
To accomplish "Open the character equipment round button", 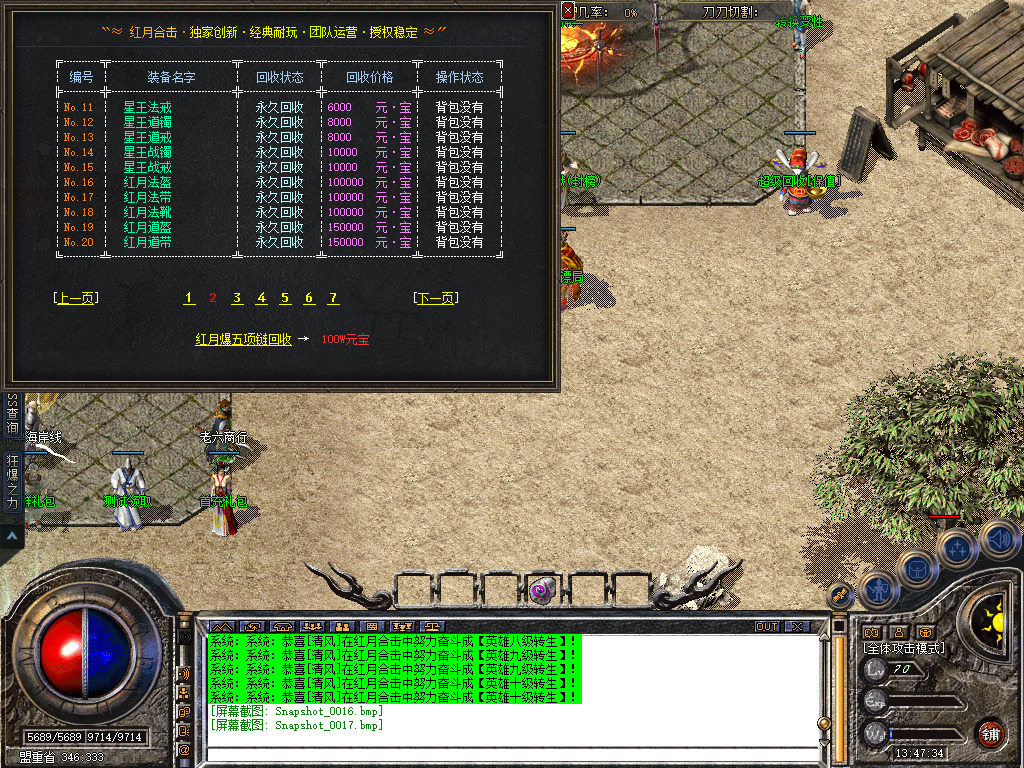I will coord(877,590).
